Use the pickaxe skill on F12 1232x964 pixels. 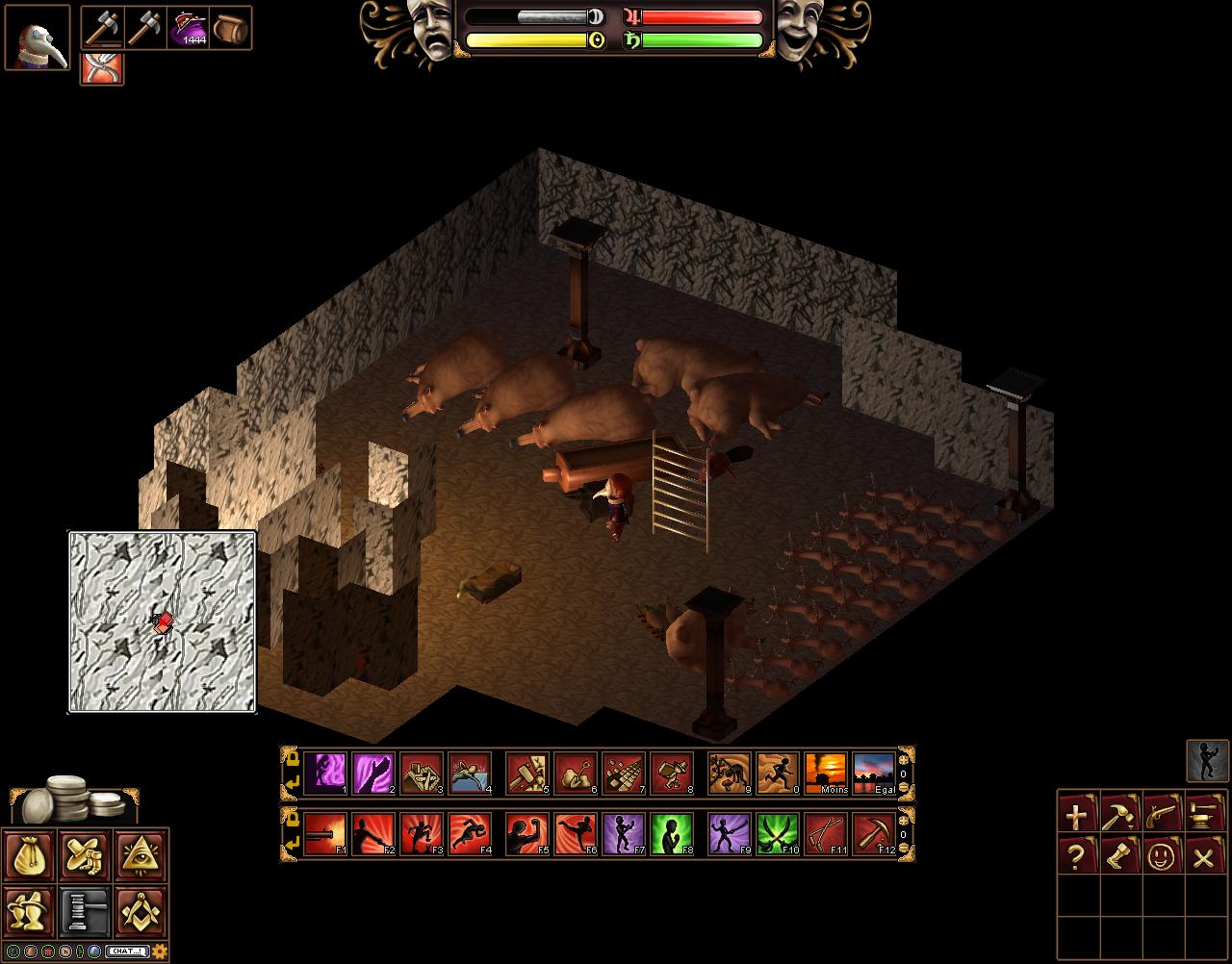point(873,833)
